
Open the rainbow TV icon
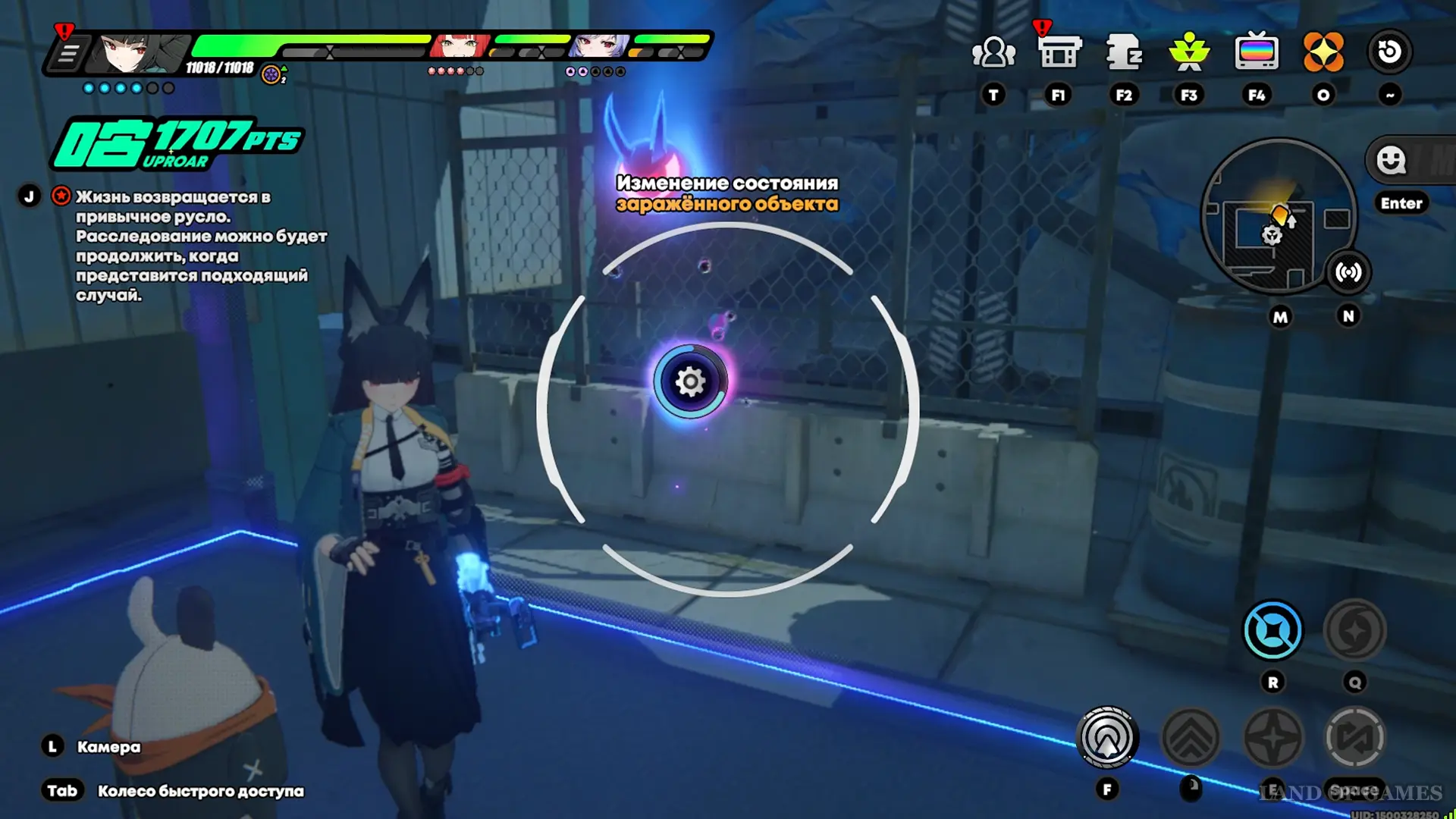tap(1257, 53)
